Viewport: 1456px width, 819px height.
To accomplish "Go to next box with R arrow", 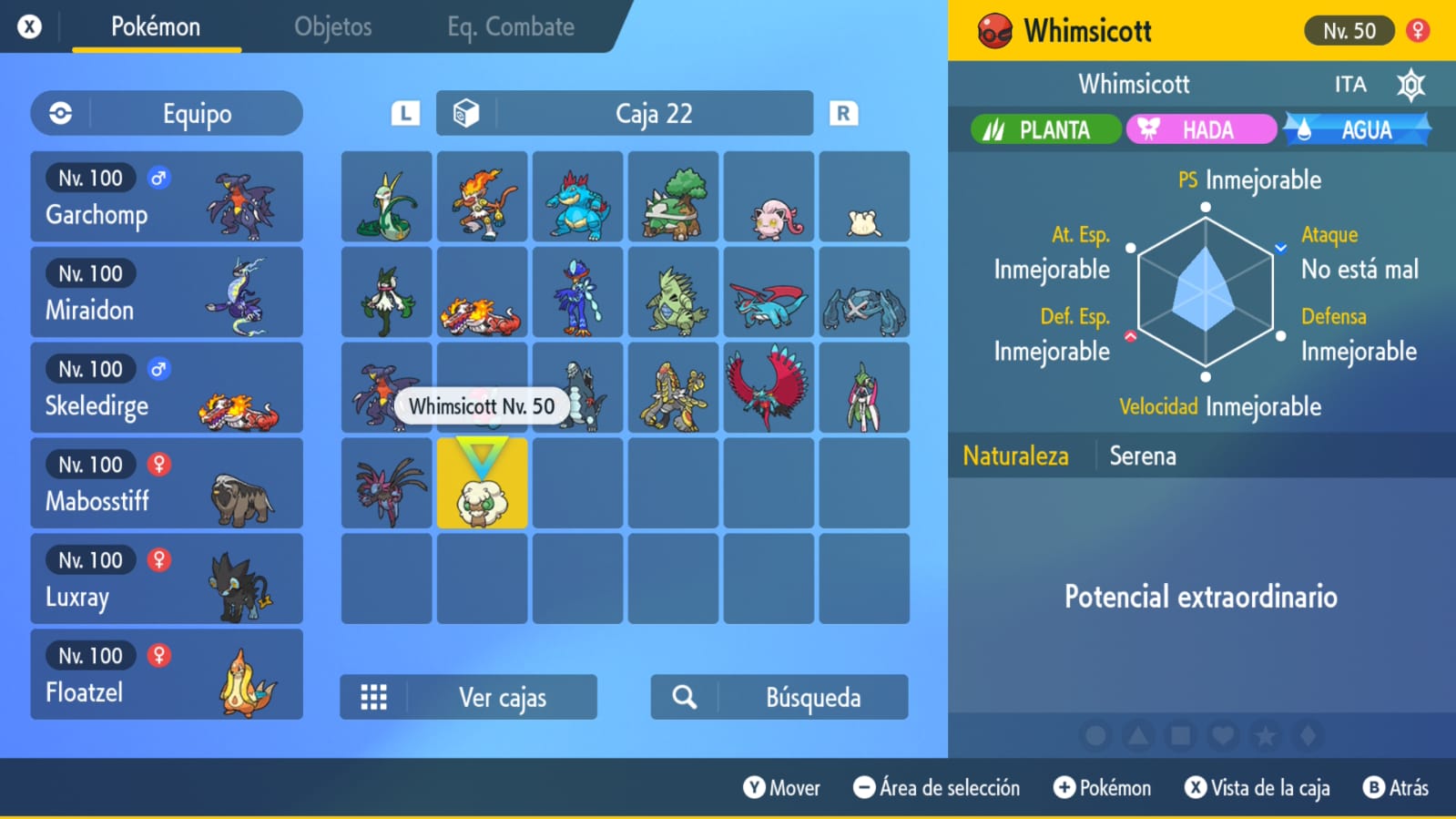I will (x=843, y=114).
